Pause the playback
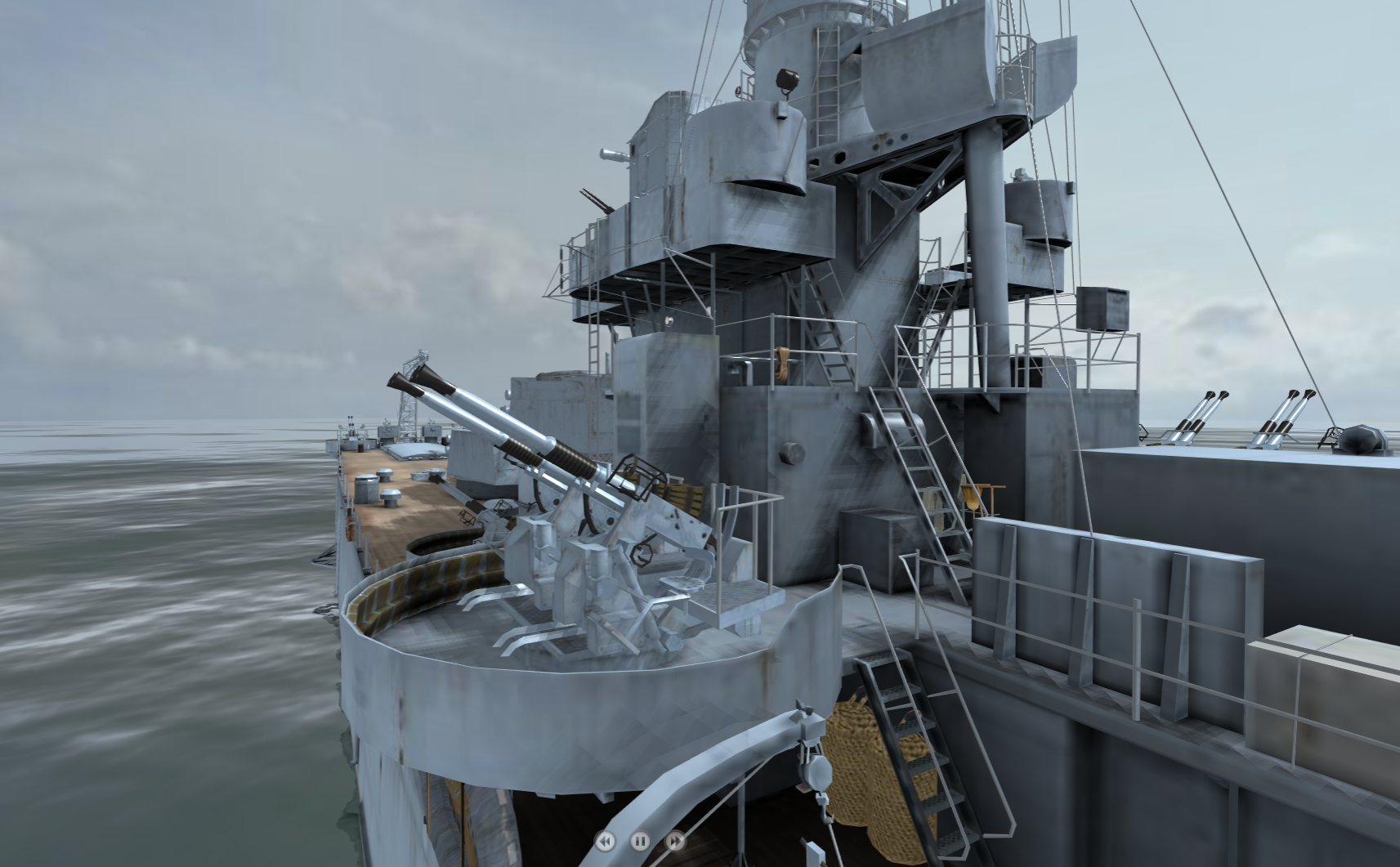 641,841
